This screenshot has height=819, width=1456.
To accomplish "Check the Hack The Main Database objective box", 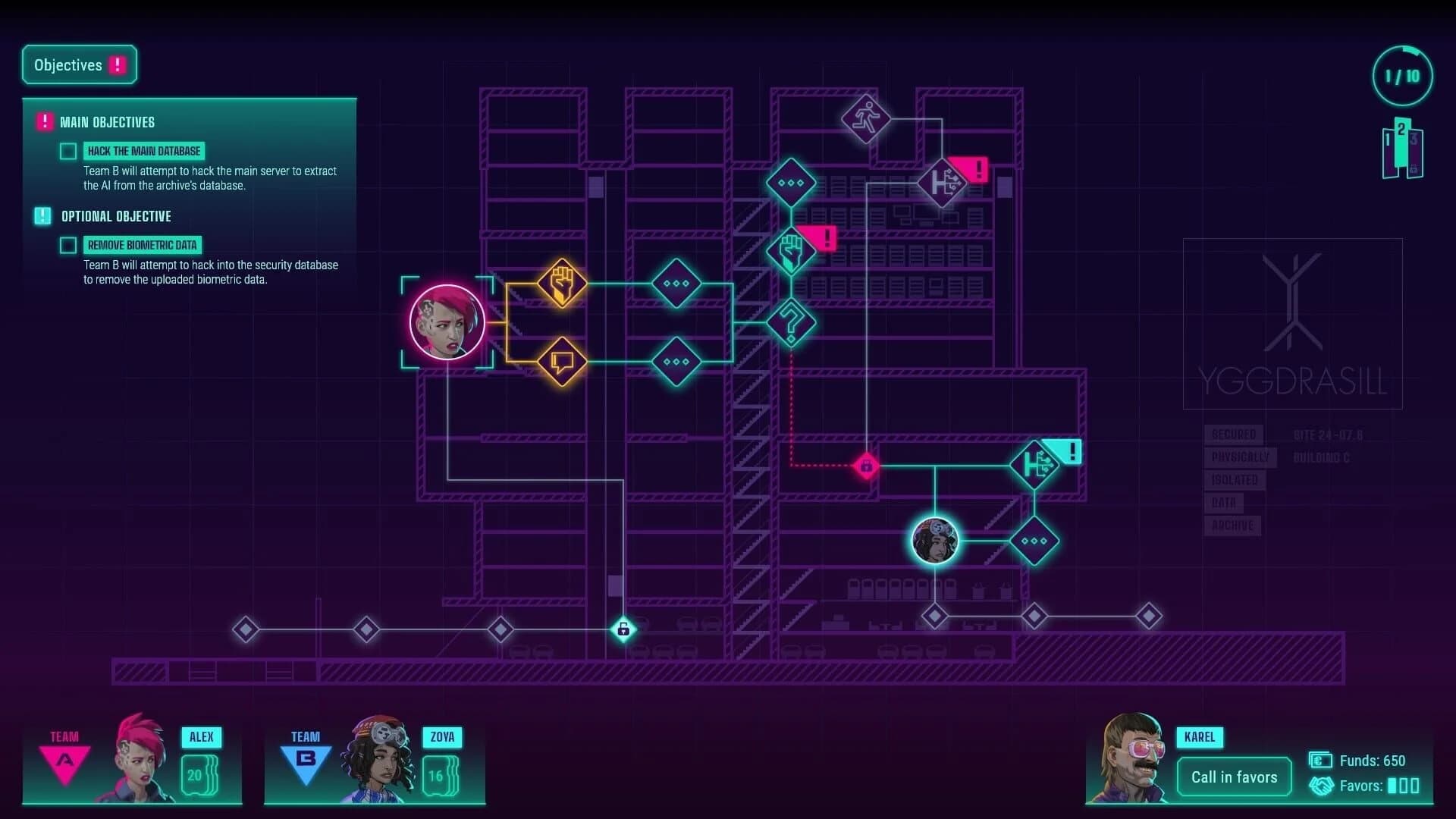I will [67, 150].
